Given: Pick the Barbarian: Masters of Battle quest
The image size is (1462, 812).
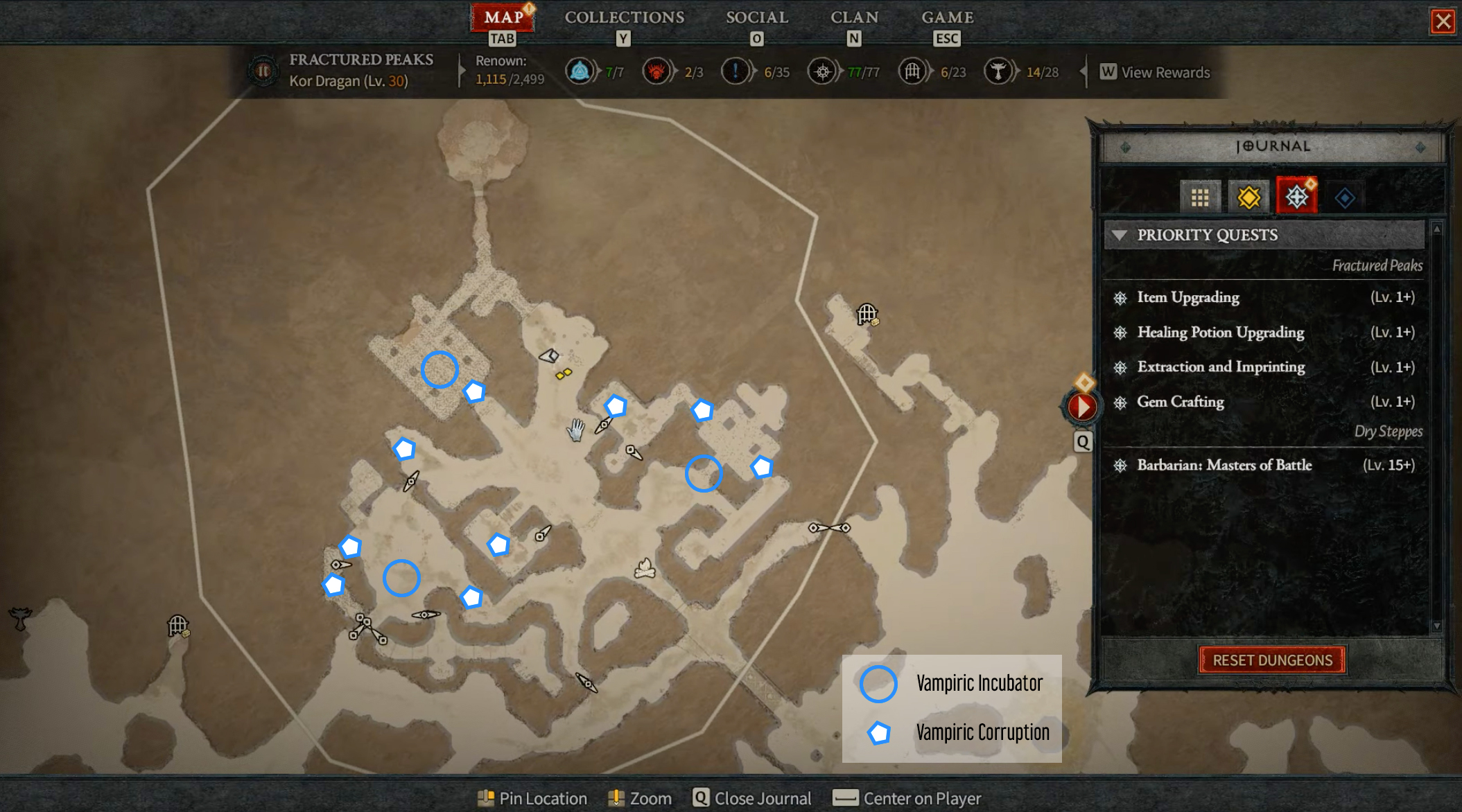Looking at the screenshot, I should pos(1224,465).
